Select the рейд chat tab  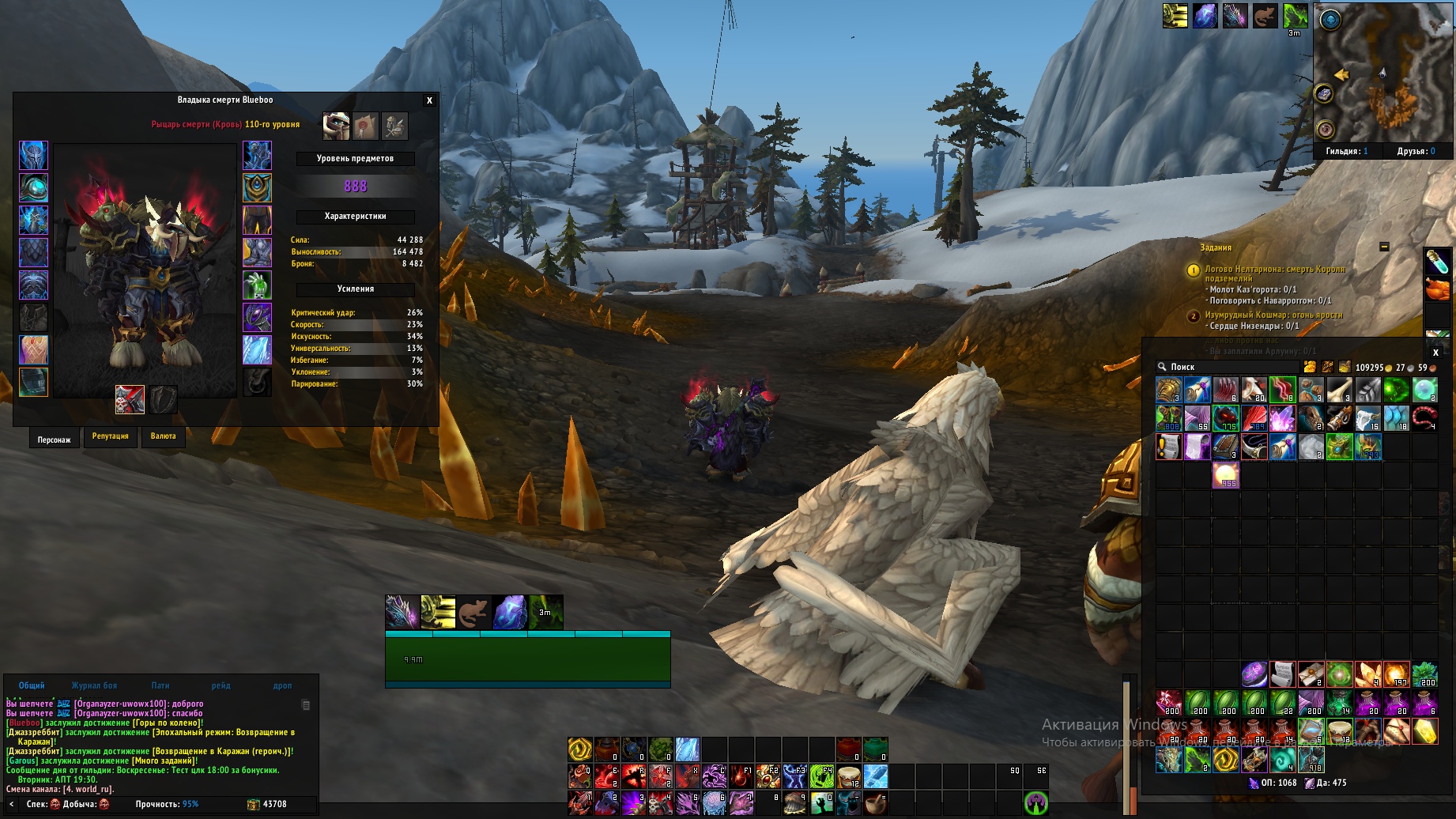coord(221,685)
